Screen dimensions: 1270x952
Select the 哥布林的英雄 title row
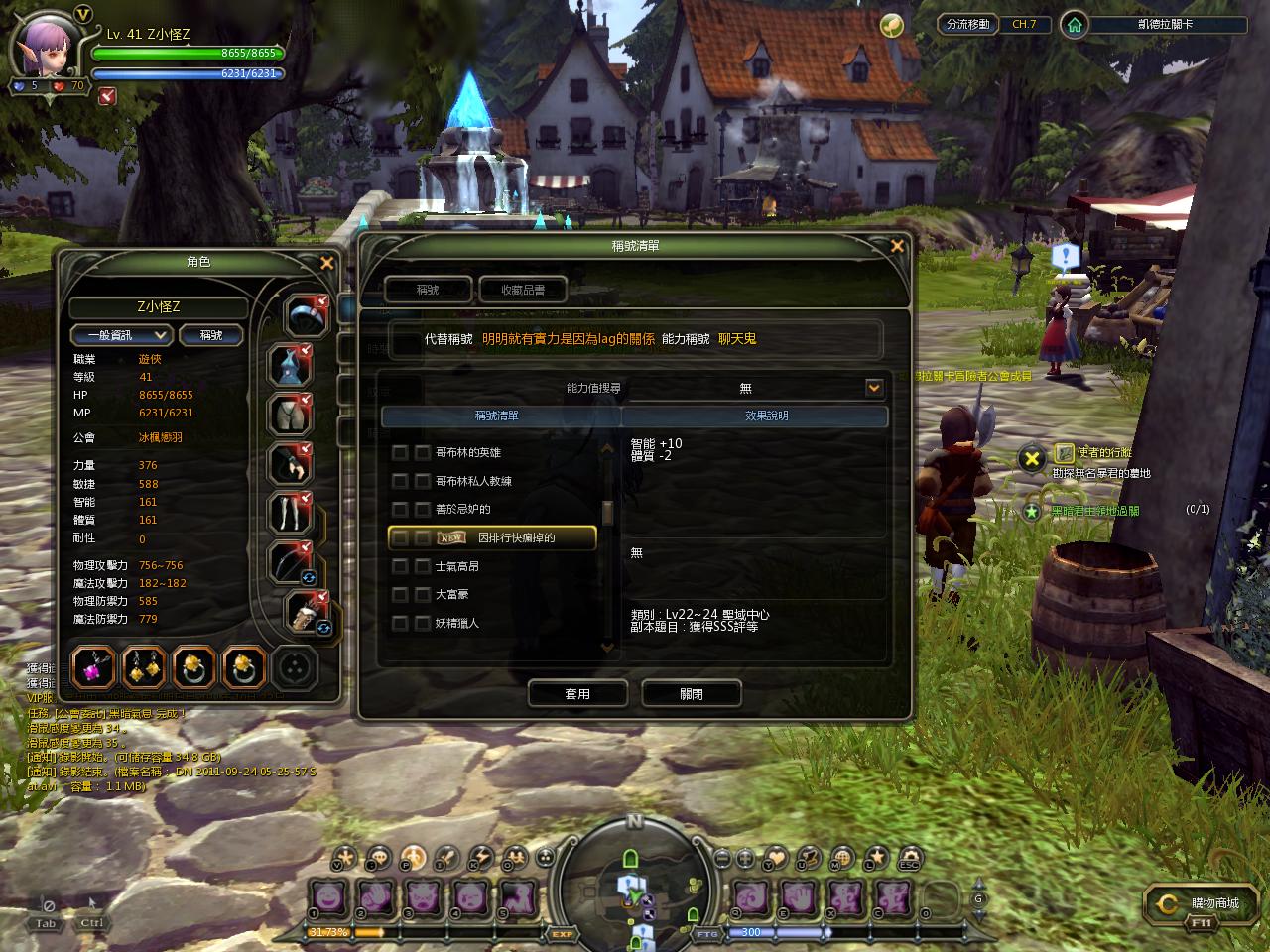468,453
